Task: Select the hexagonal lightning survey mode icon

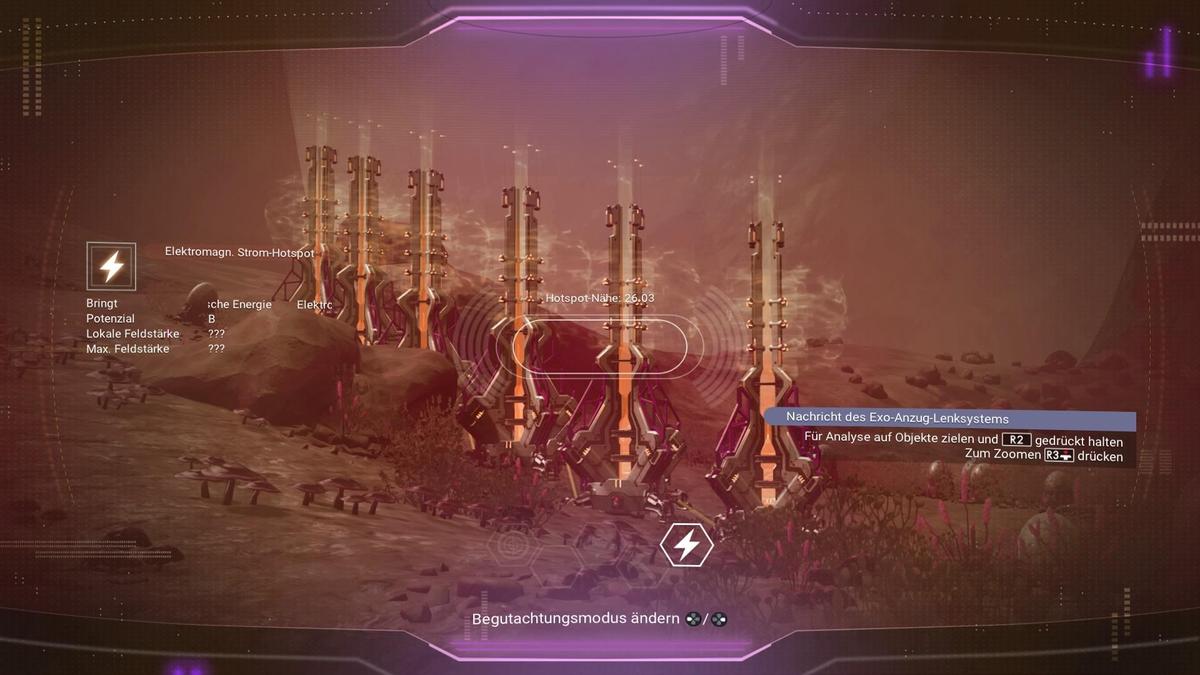Action: pyautogui.click(x=687, y=545)
